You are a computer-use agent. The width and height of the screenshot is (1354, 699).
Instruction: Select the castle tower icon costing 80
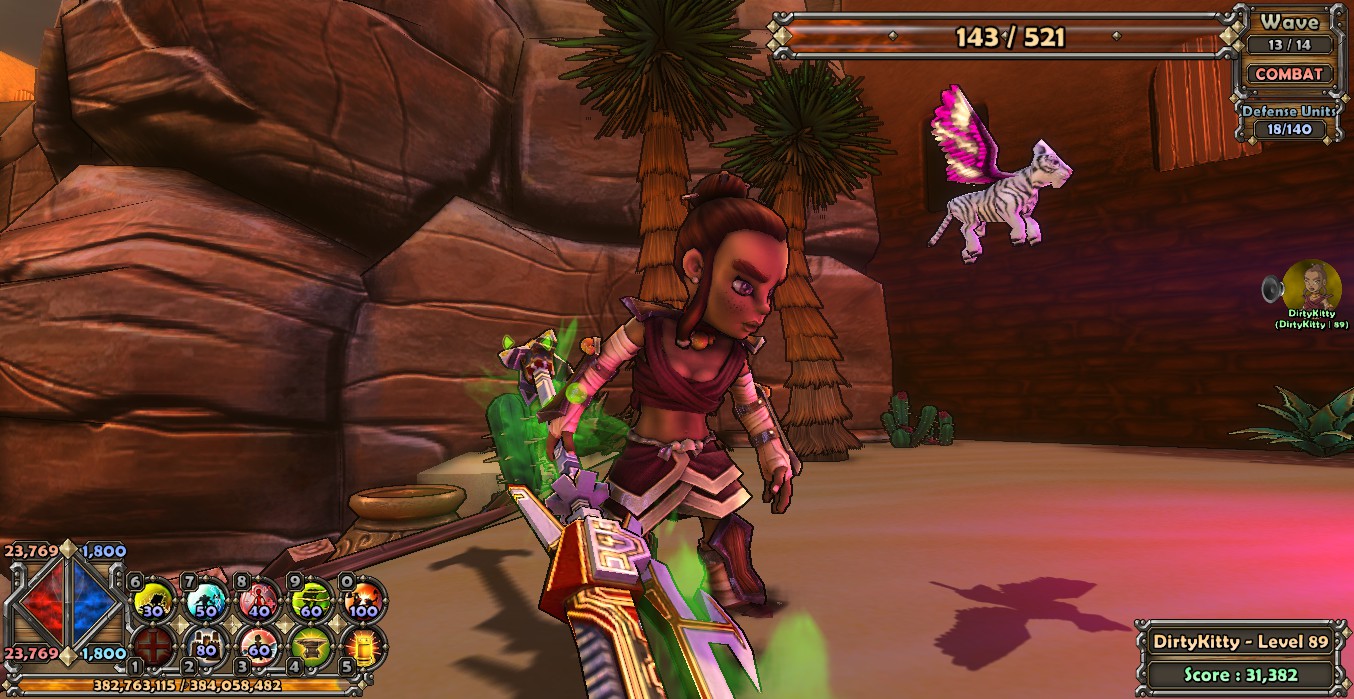(205, 645)
